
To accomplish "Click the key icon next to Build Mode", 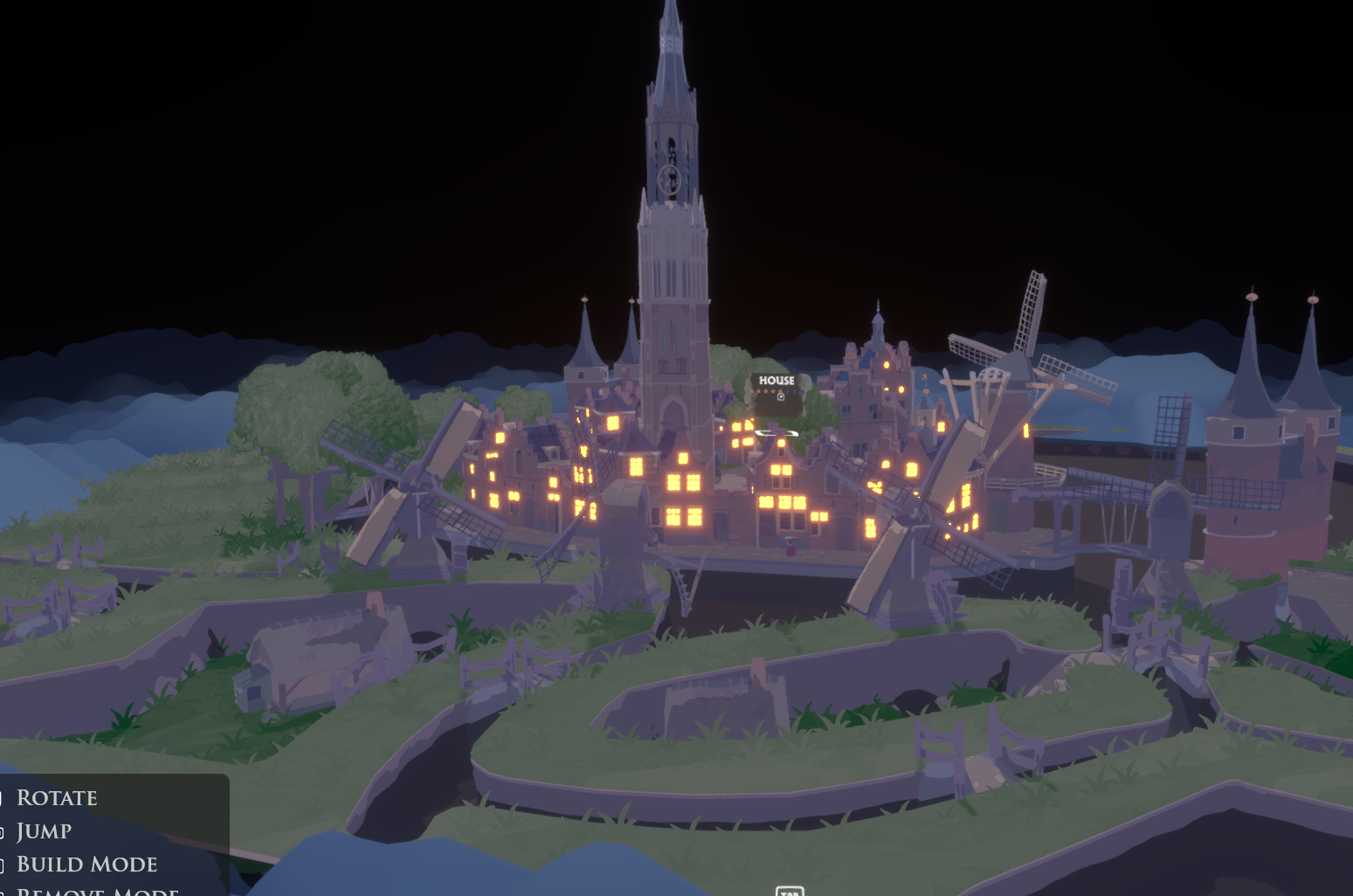I will (x=2, y=864).
